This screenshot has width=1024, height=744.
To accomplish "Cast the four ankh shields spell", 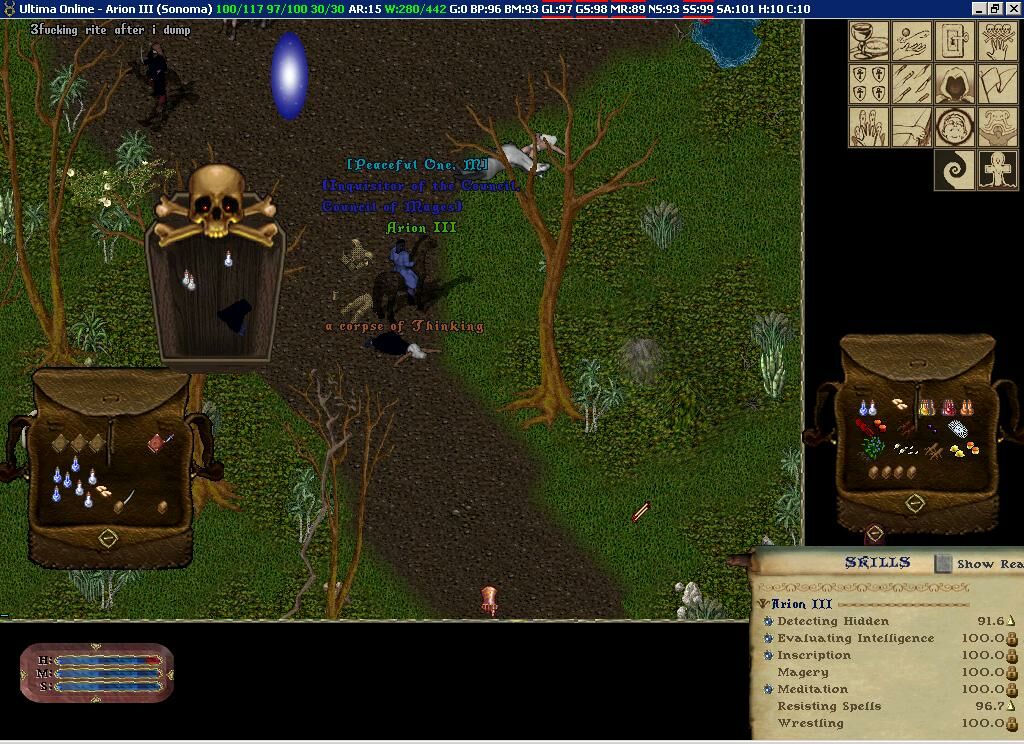I will tap(869, 84).
